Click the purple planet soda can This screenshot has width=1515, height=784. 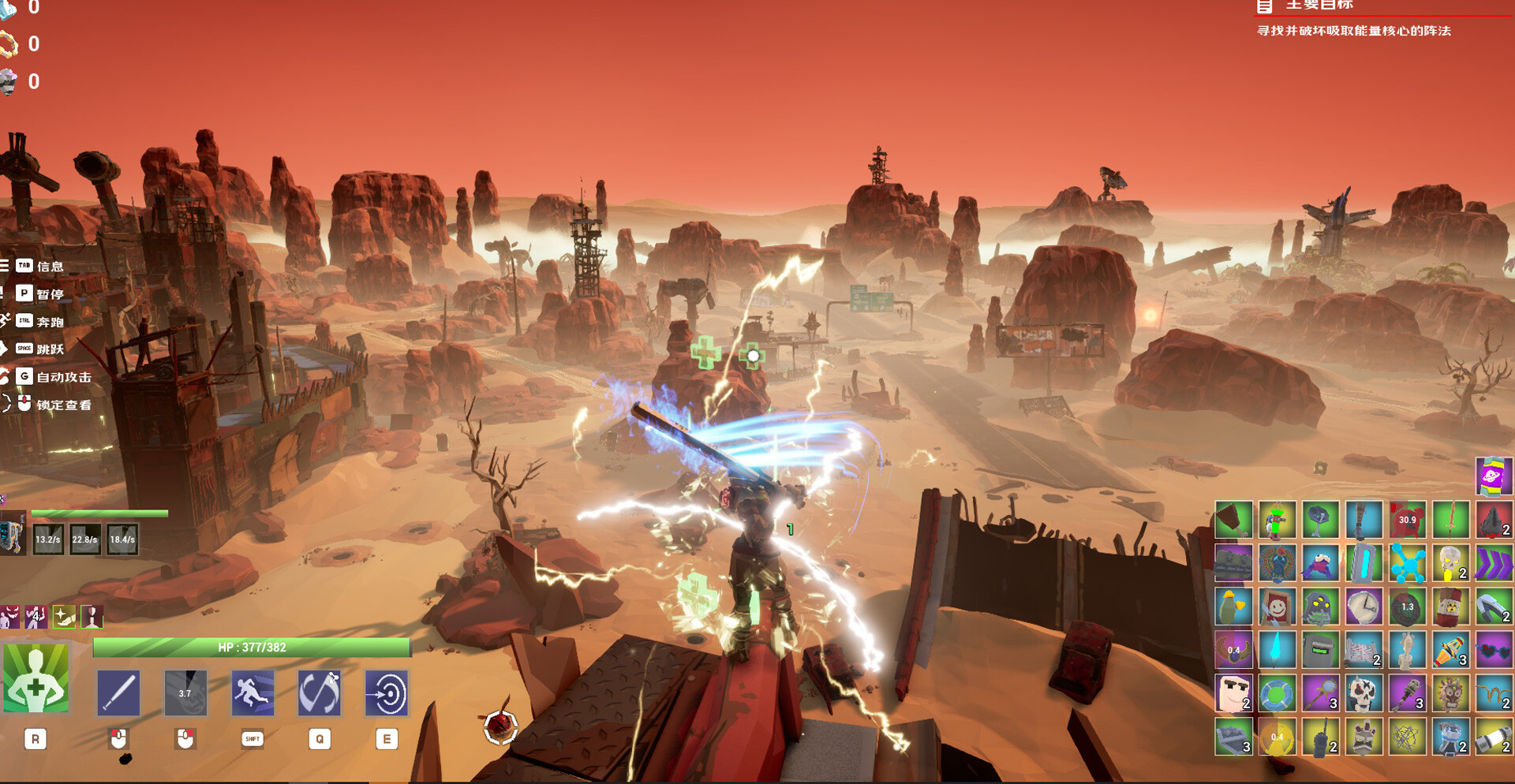click(x=1493, y=477)
